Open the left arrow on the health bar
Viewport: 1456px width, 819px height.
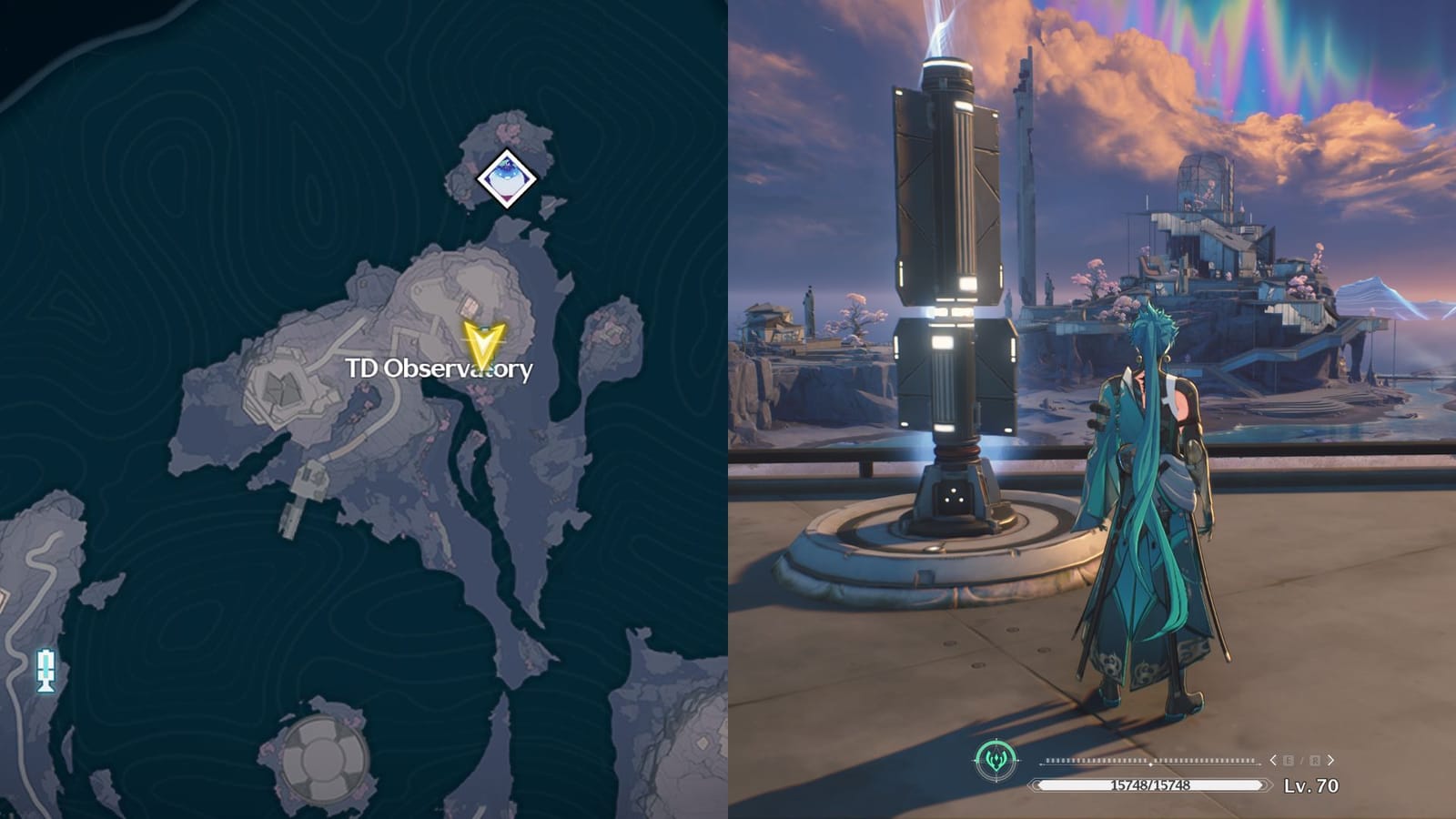pyautogui.click(x=1036, y=784)
